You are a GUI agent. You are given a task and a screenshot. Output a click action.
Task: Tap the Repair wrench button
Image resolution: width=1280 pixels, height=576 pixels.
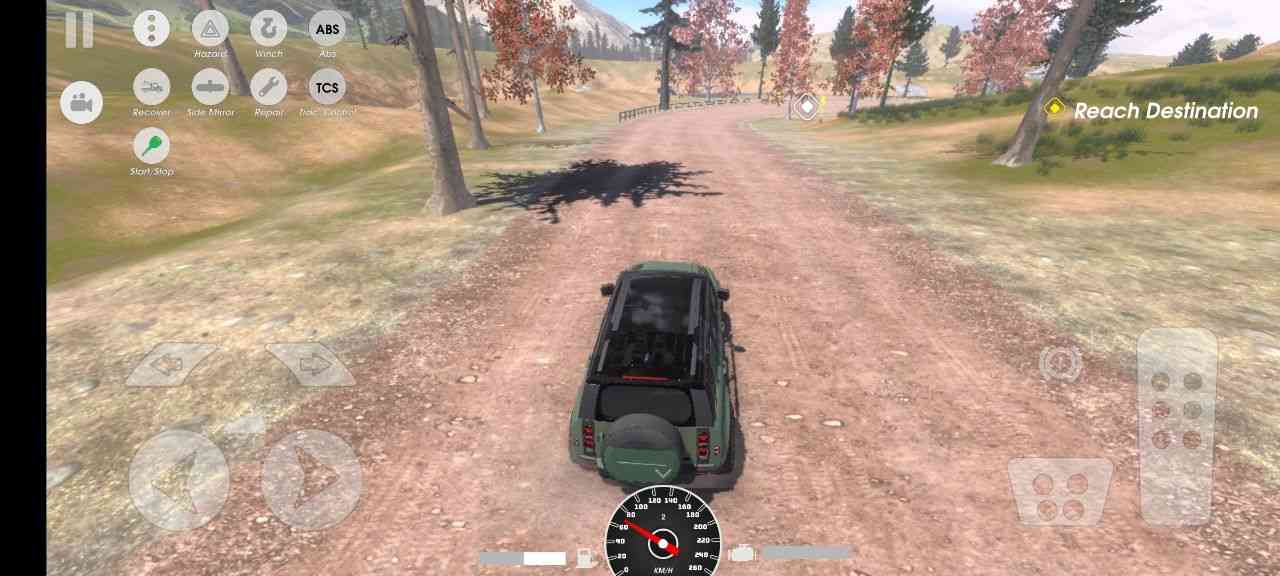point(268,87)
